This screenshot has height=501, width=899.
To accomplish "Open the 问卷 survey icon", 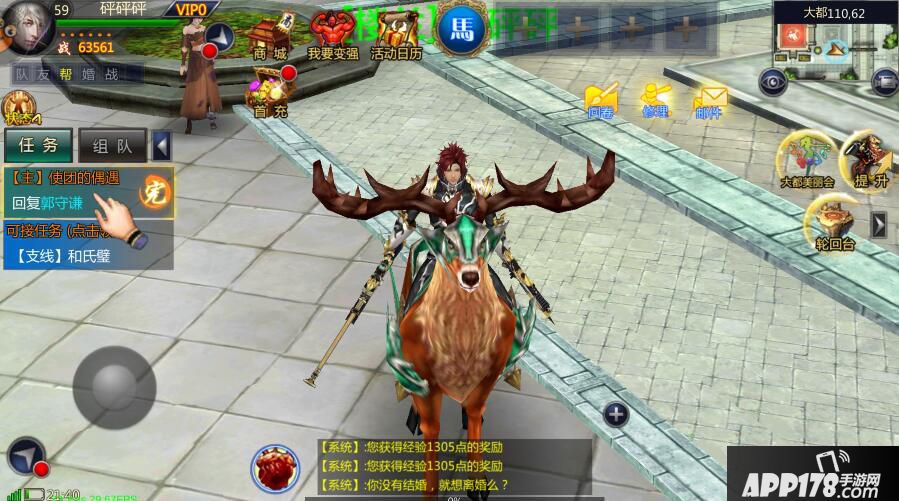I will [x=601, y=99].
